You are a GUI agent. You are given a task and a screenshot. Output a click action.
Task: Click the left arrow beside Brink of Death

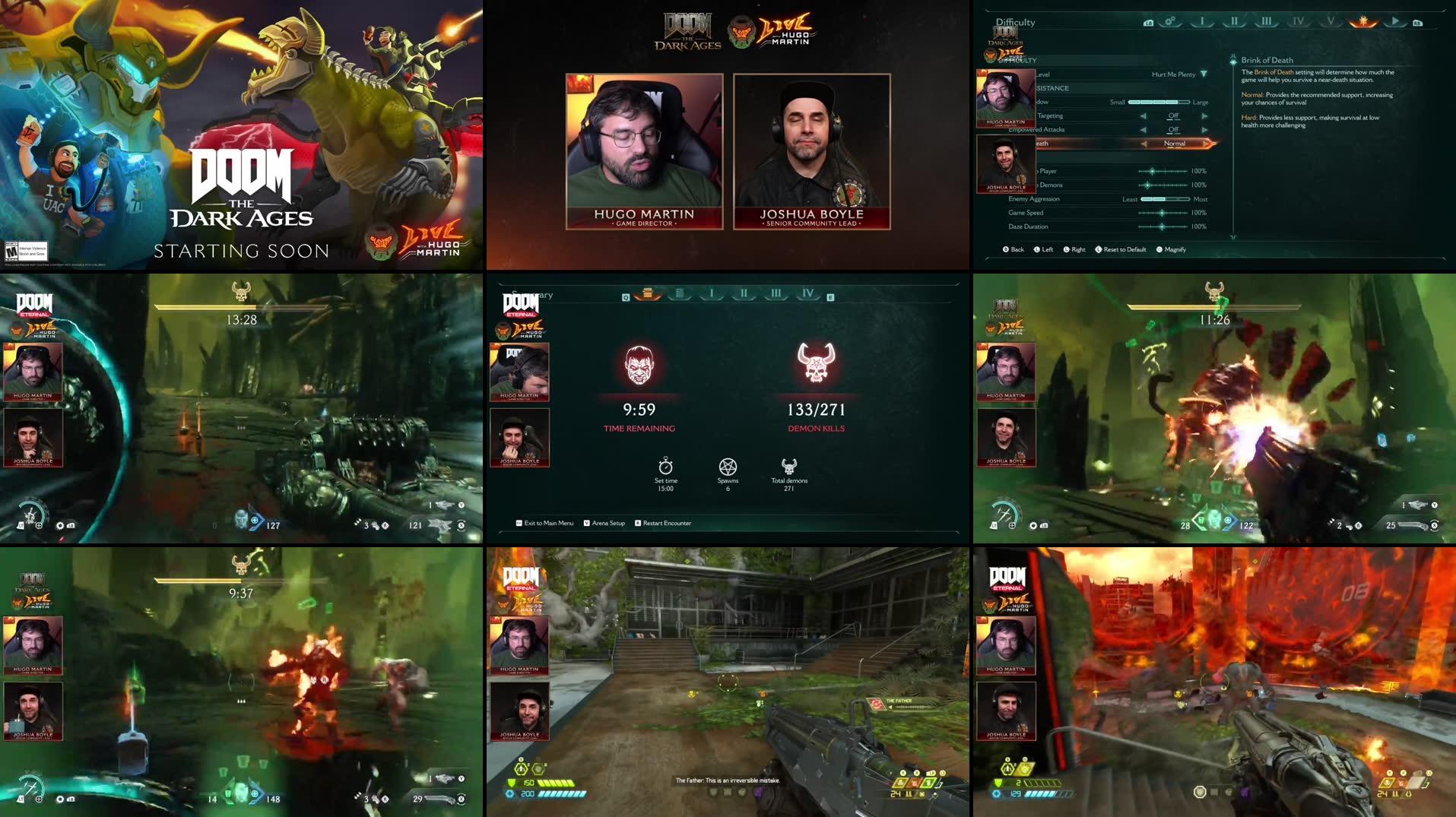(1143, 144)
